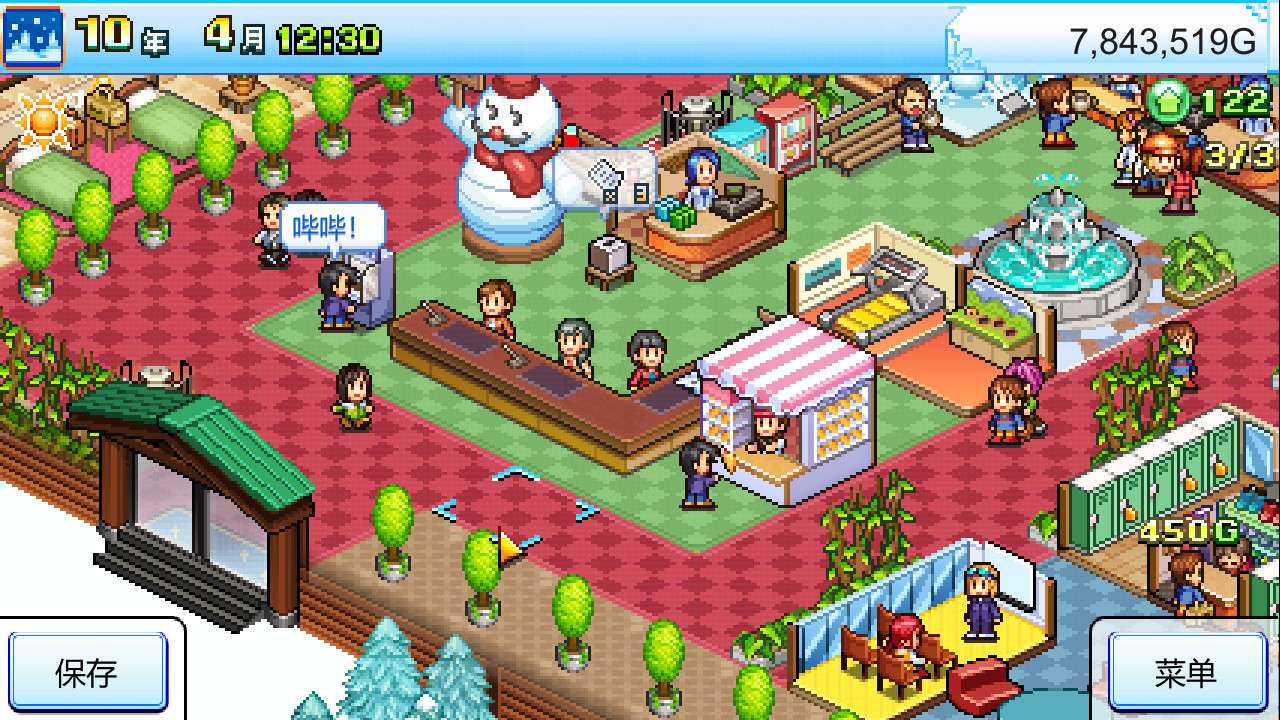Click the receptionist at the front desk
Viewport: 1280px width, 720px height.
(704, 180)
